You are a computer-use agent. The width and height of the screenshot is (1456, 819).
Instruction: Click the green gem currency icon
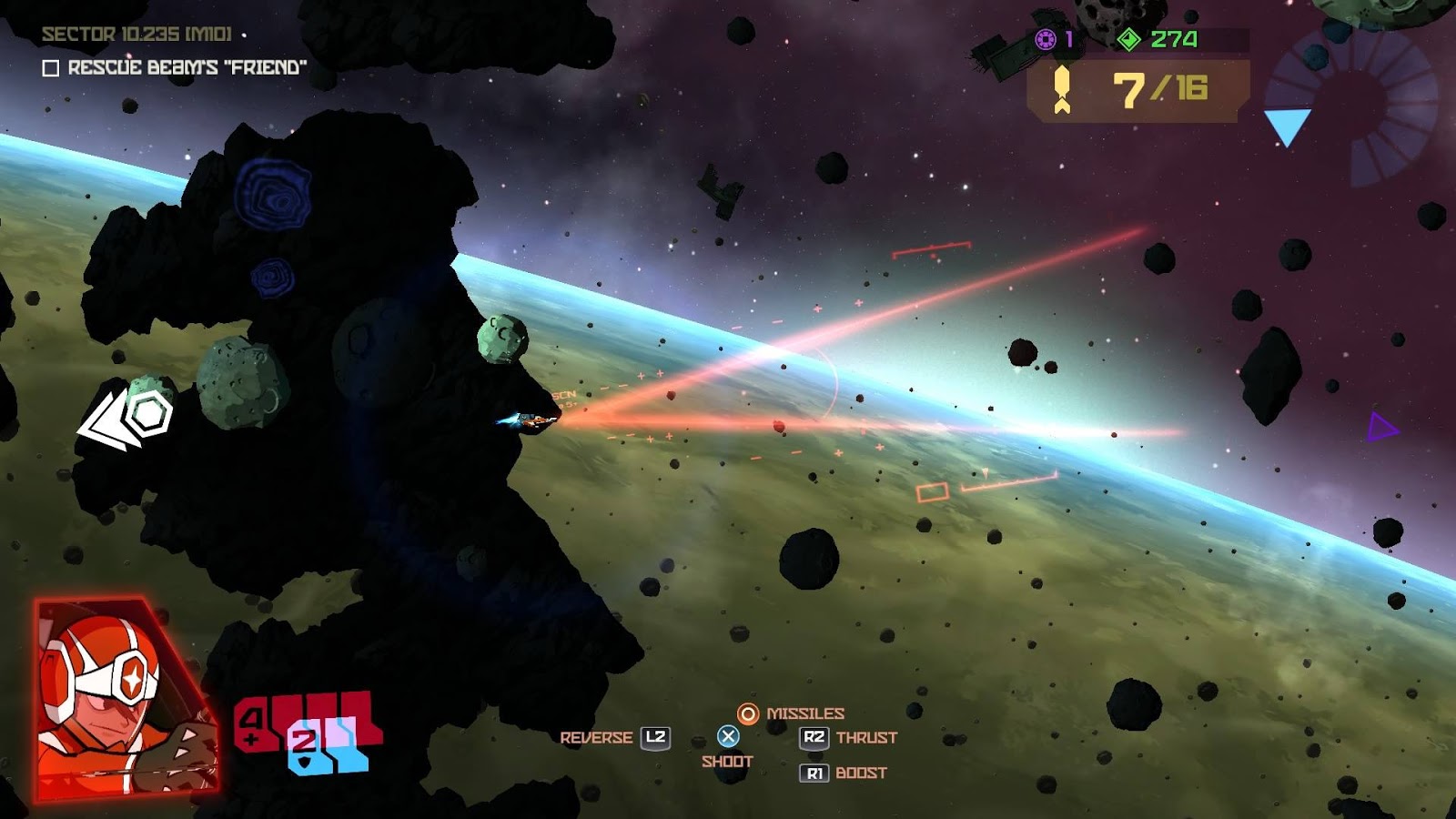(1128, 39)
